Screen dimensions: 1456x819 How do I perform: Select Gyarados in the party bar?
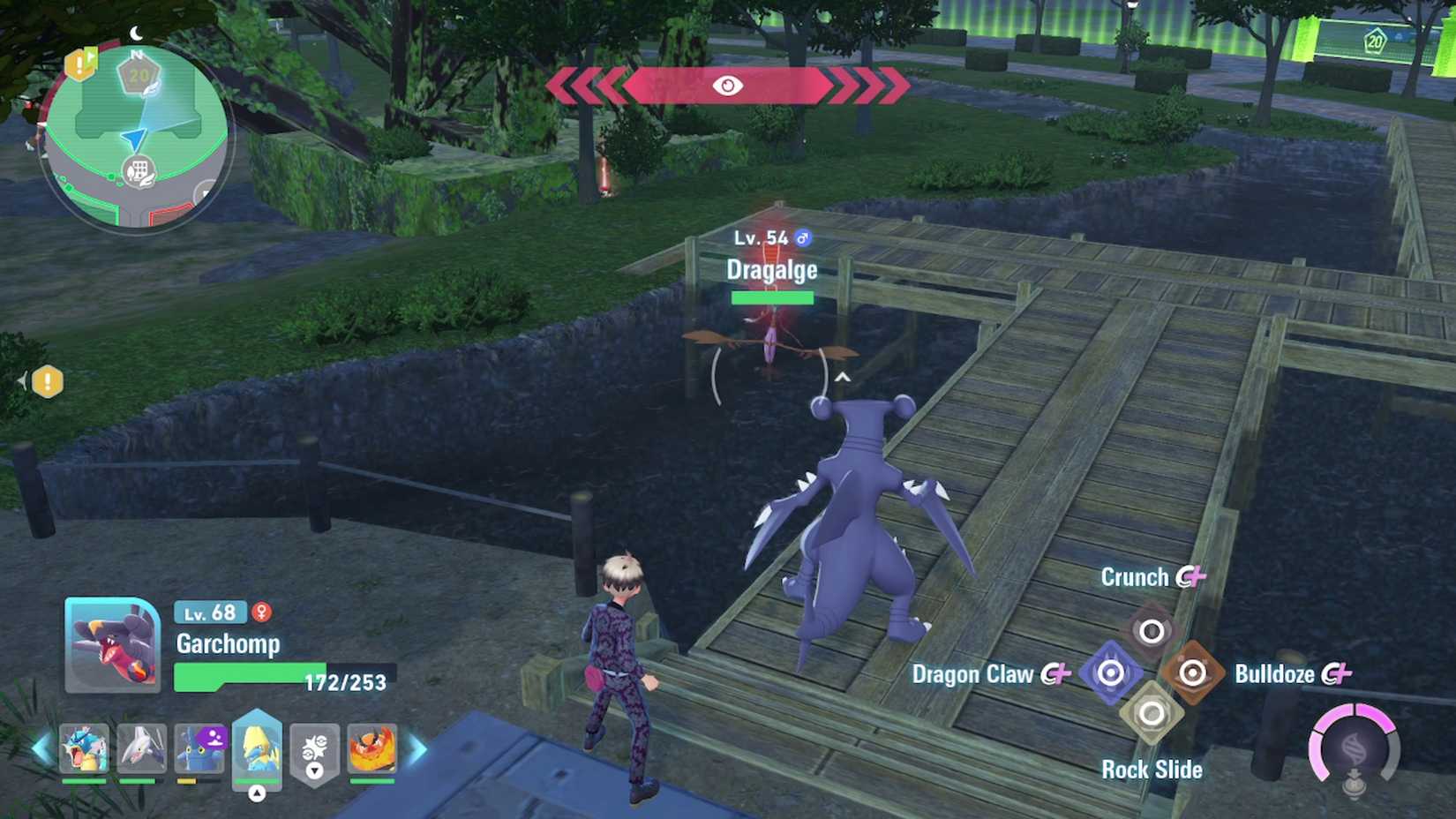point(83,749)
